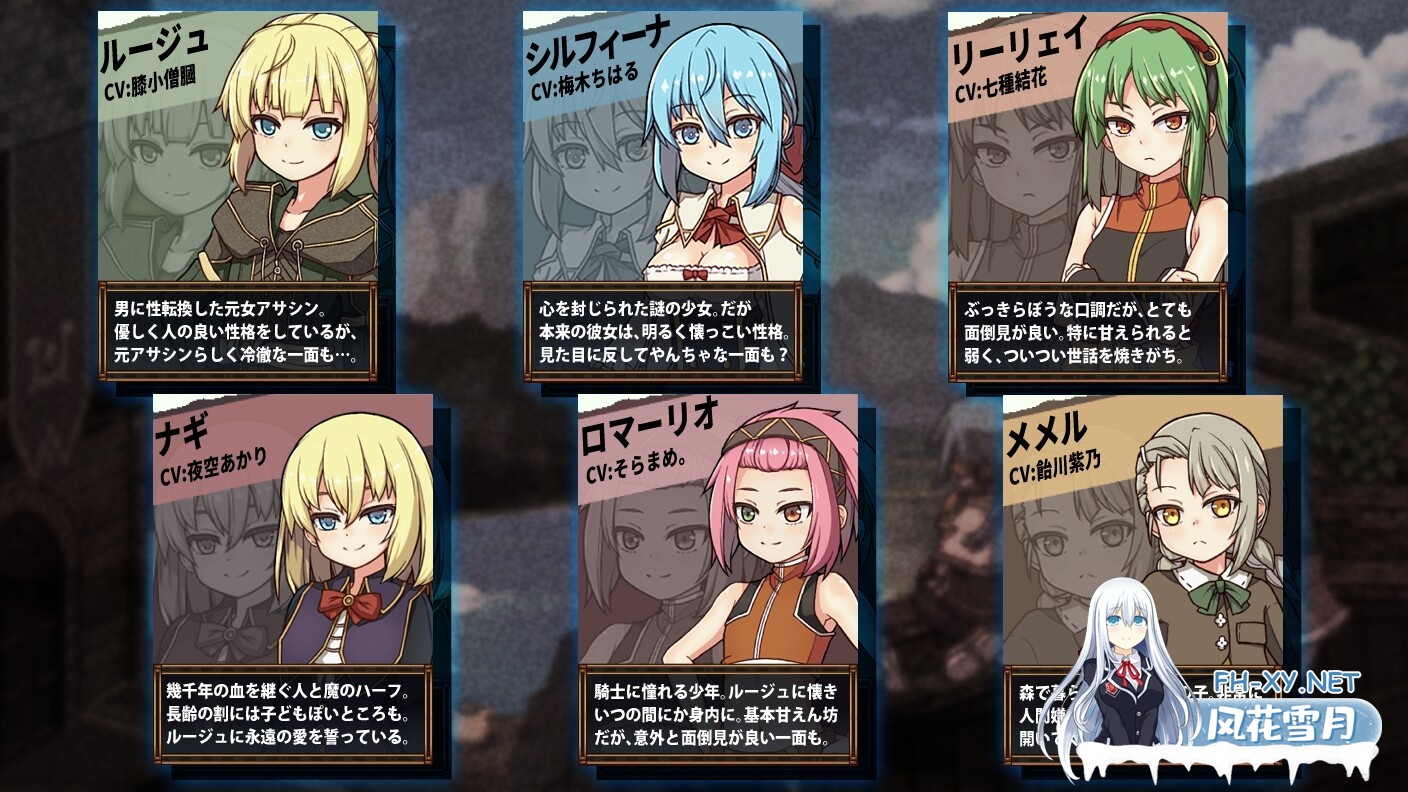
Task: Select the pink-haired ロマーリオ card
Action: point(718,578)
